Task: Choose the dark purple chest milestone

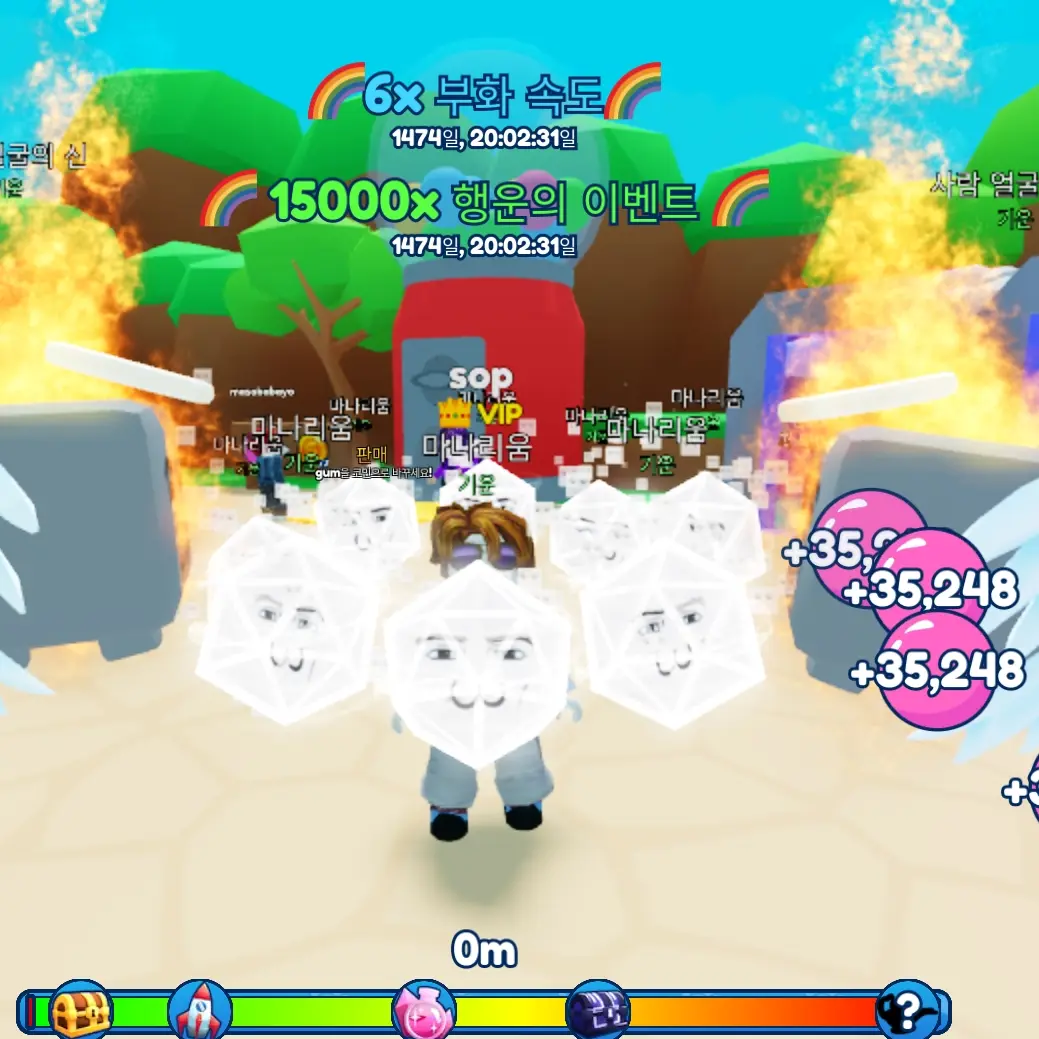Action: [598, 1011]
